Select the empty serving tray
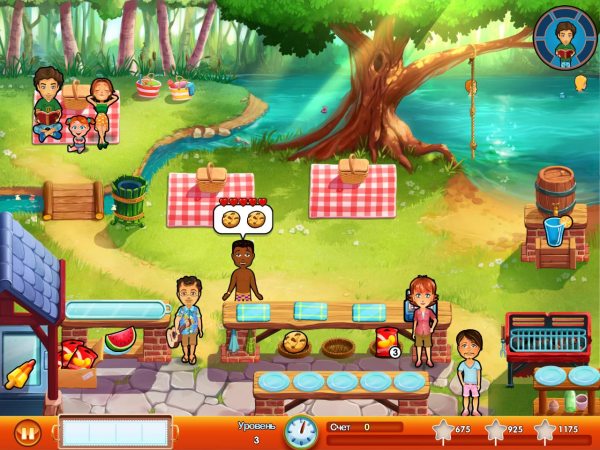Screen dimensions: 600x450 115,432
